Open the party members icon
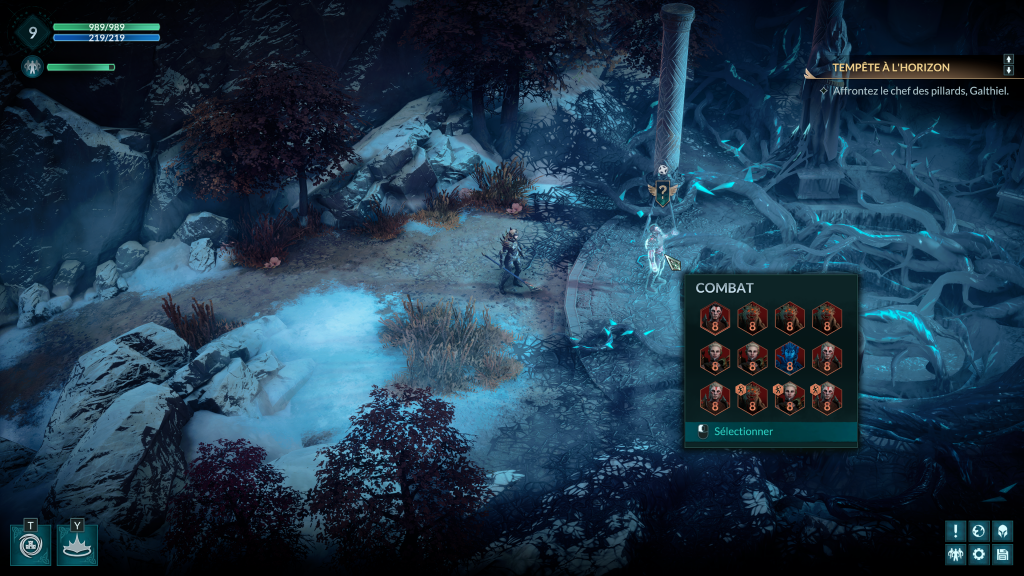 [x=956, y=554]
